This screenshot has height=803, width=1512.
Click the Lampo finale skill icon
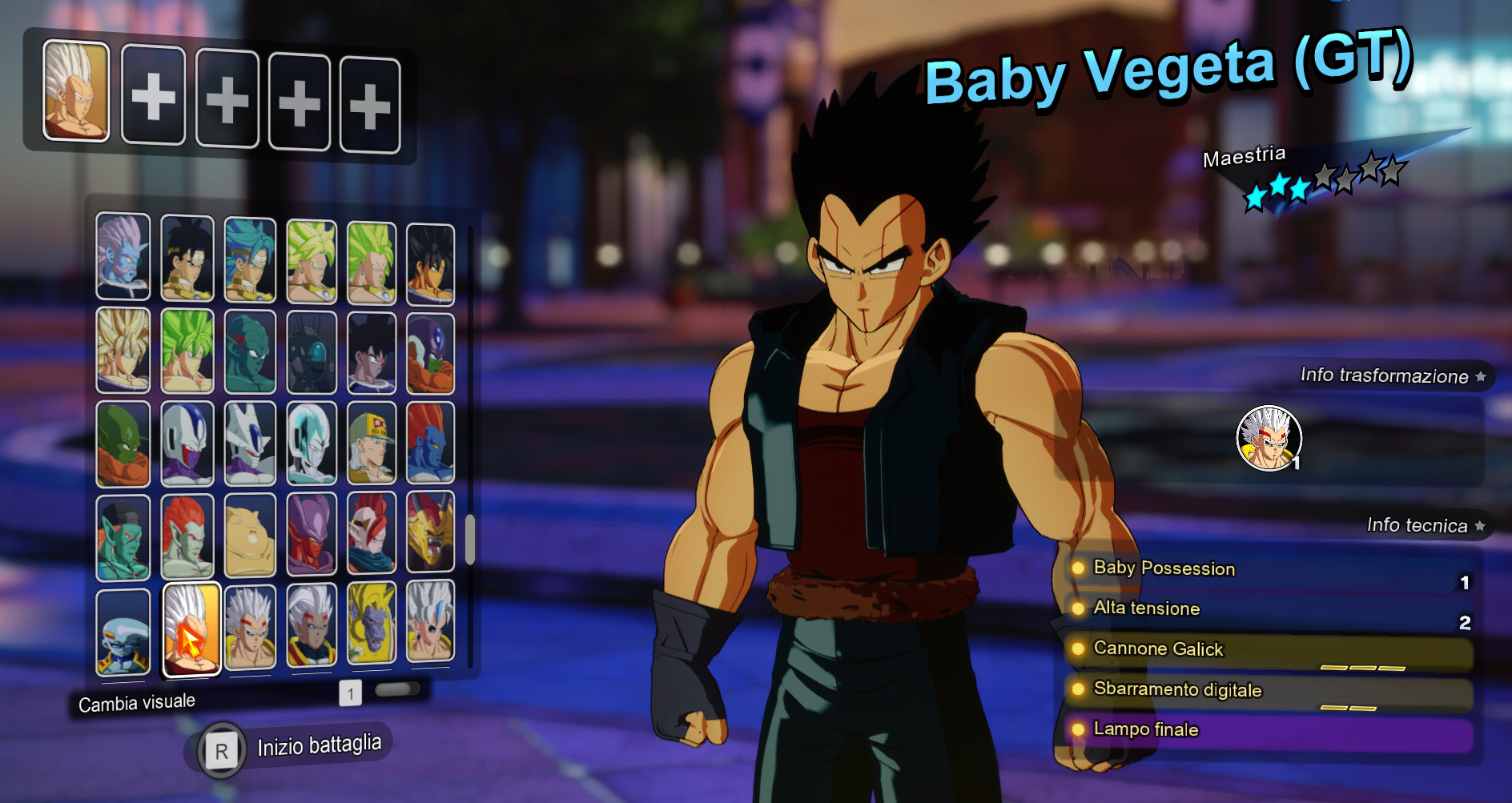(1079, 729)
